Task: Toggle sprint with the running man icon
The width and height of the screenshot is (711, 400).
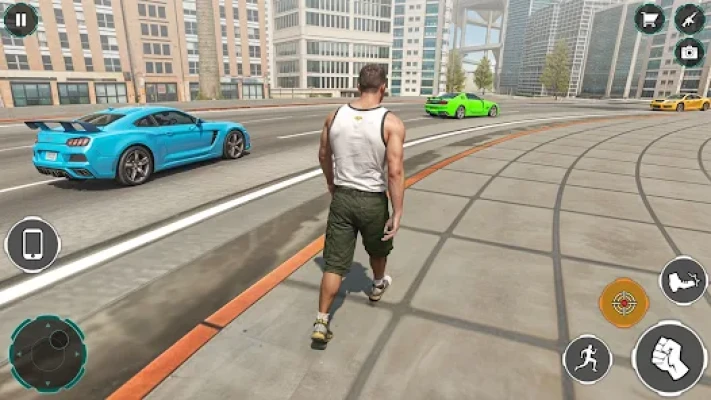Action: pyautogui.click(x=587, y=358)
